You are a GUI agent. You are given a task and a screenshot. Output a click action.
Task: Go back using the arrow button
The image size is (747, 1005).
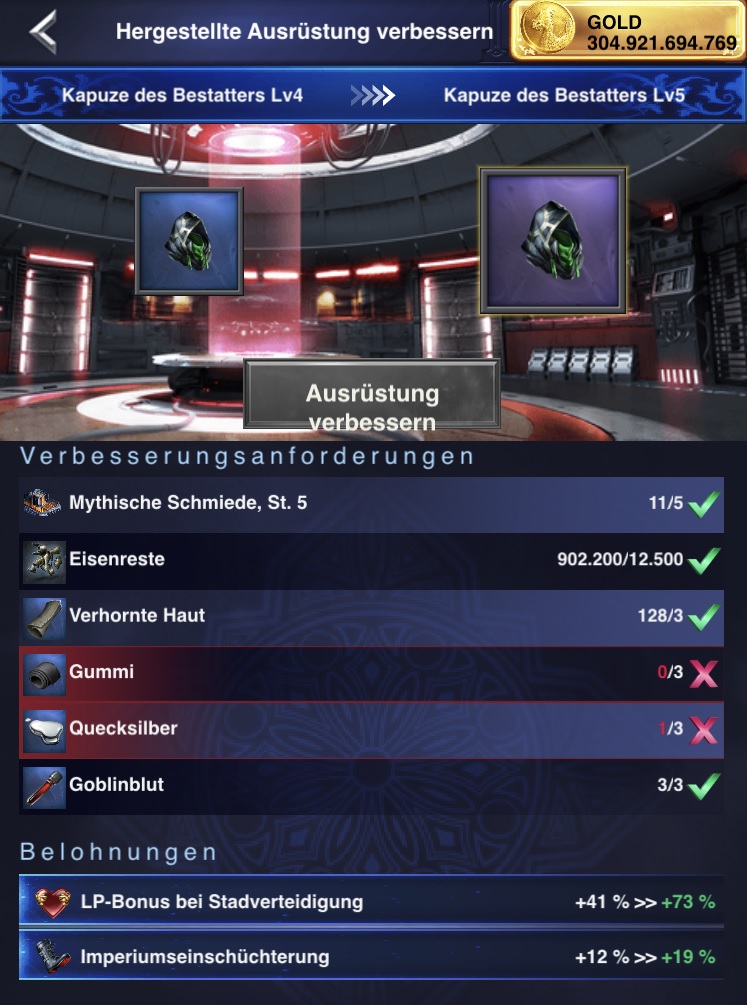pos(42,32)
